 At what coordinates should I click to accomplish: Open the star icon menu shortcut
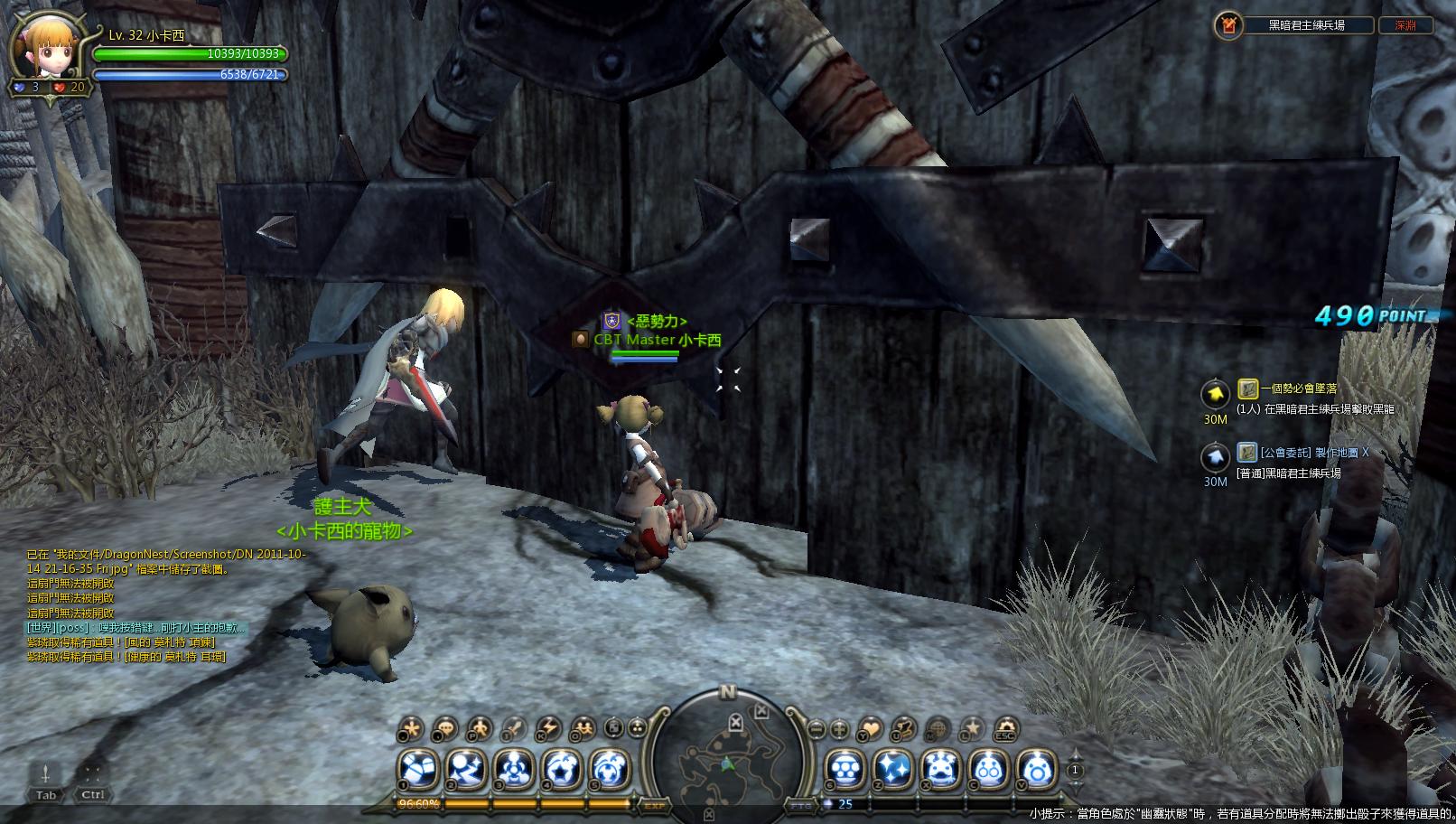(x=971, y=728)
